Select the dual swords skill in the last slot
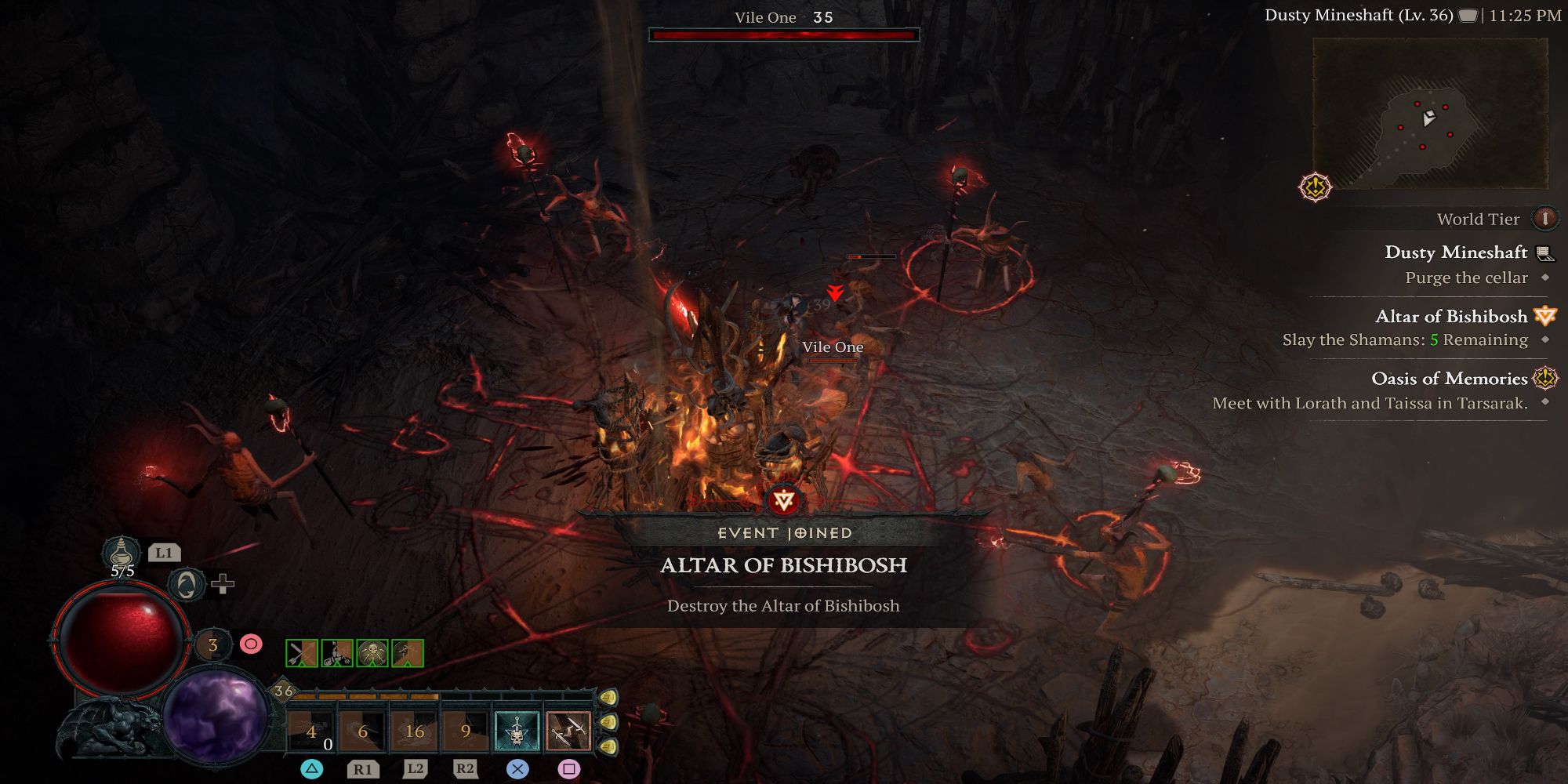The height and width of the screenshot is (784, 1568). [568, 729]
